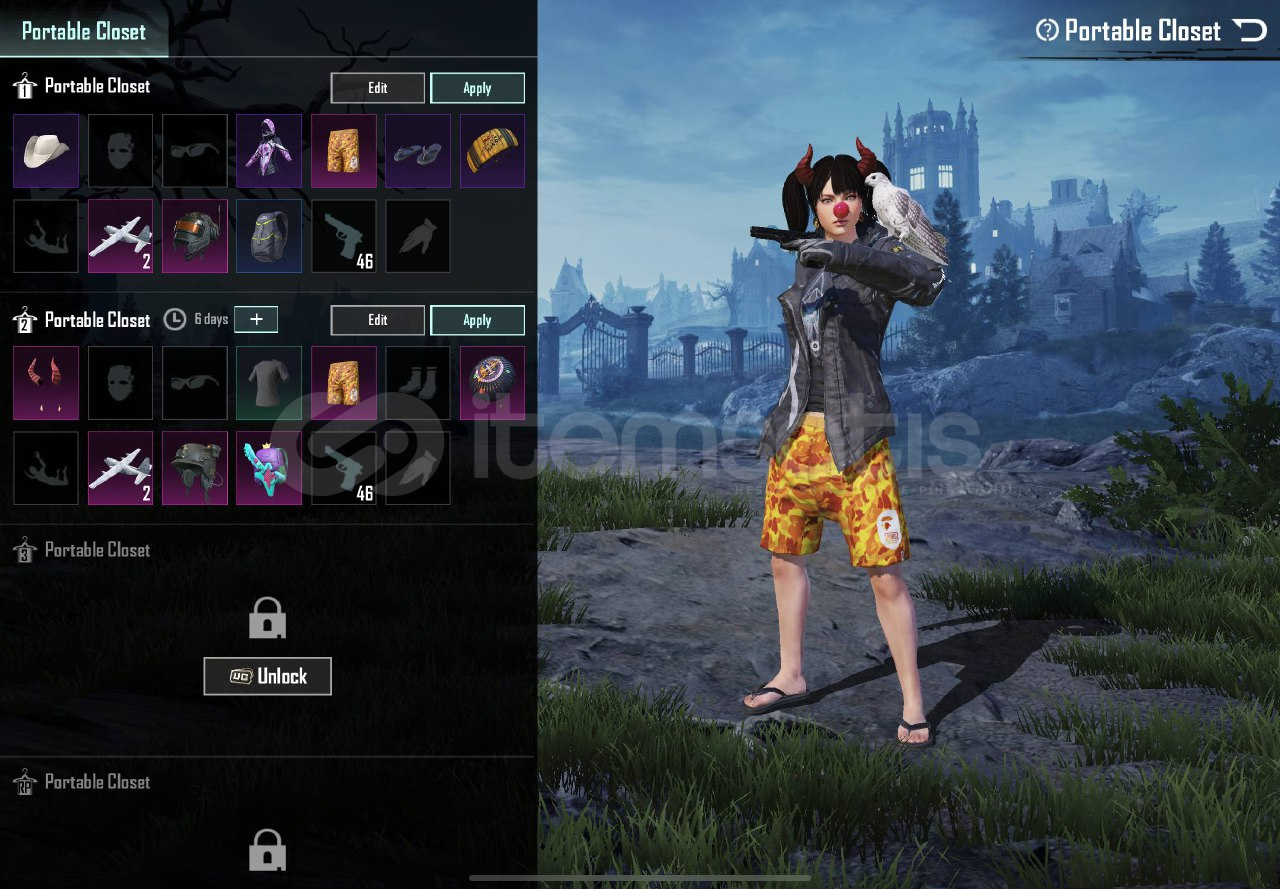Extend closet duration with the plus button

256,319
